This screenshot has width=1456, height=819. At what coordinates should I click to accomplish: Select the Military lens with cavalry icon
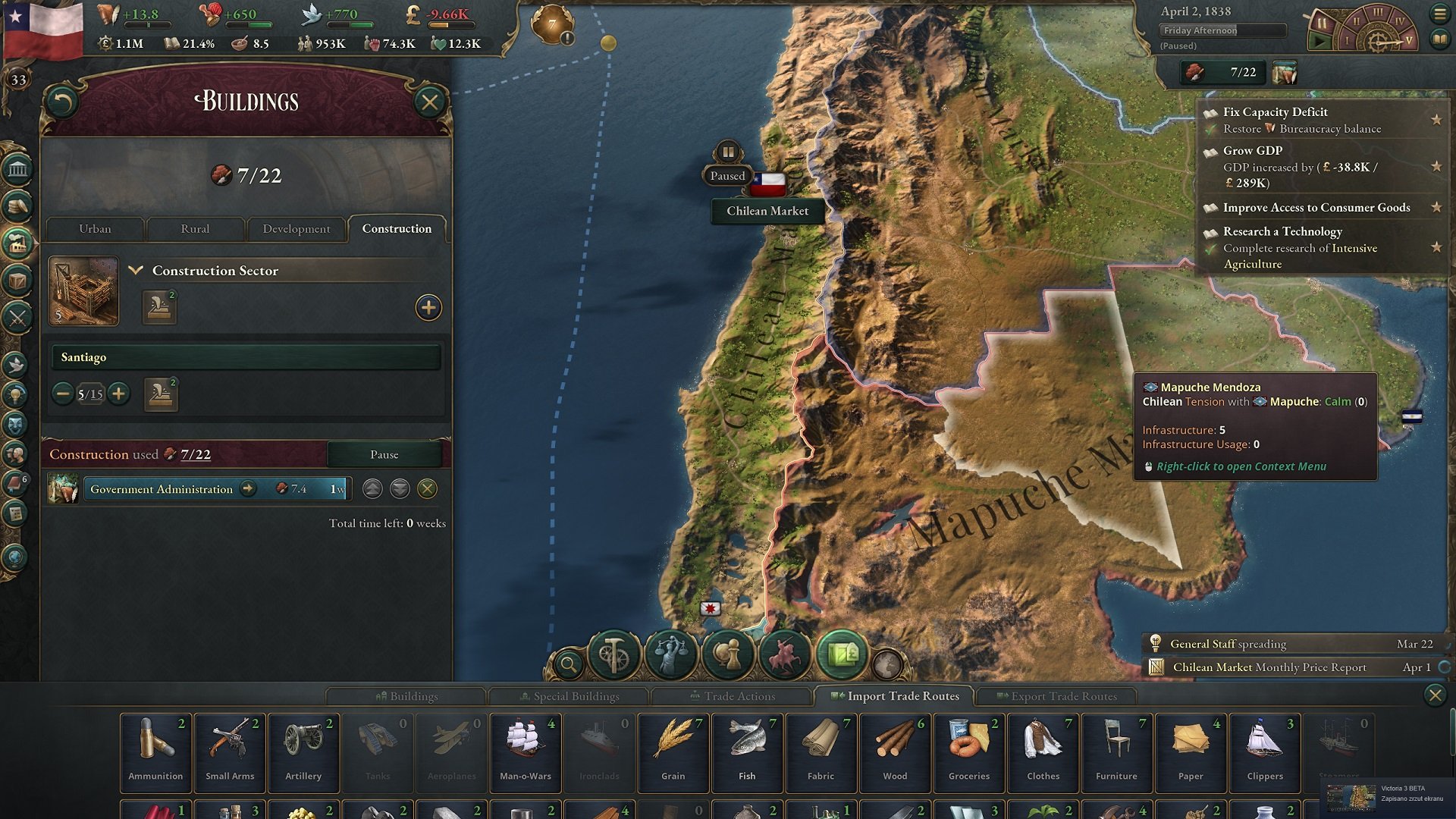(786, 654)
